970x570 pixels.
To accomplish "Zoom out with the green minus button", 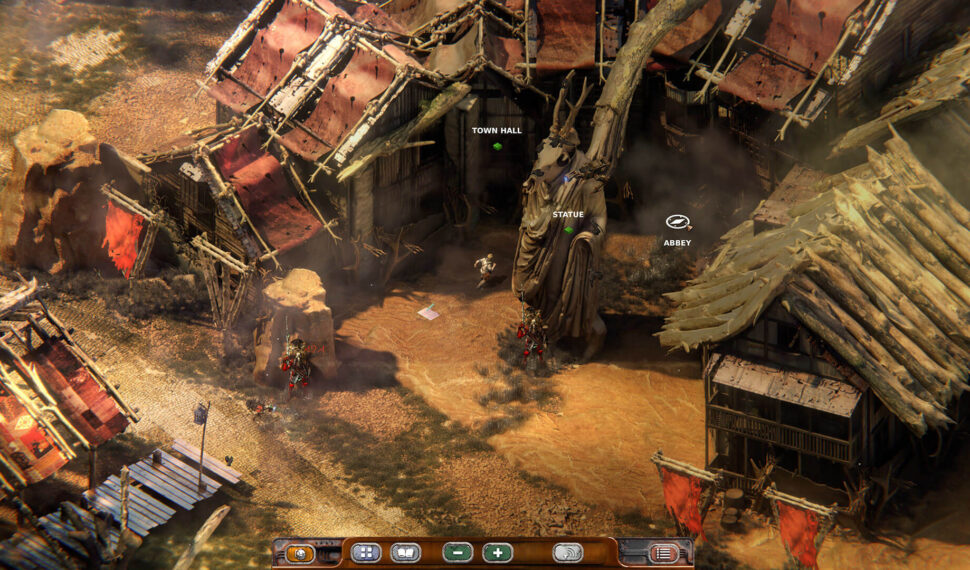I will [457, 553].
